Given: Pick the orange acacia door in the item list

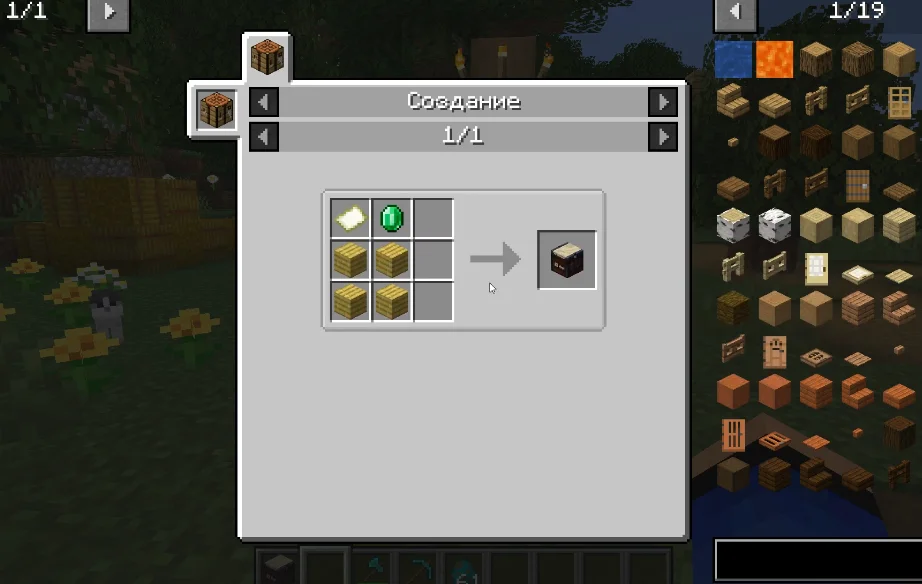Looking at the screenshot, I should pyautogui.click(x=733, y=435).
